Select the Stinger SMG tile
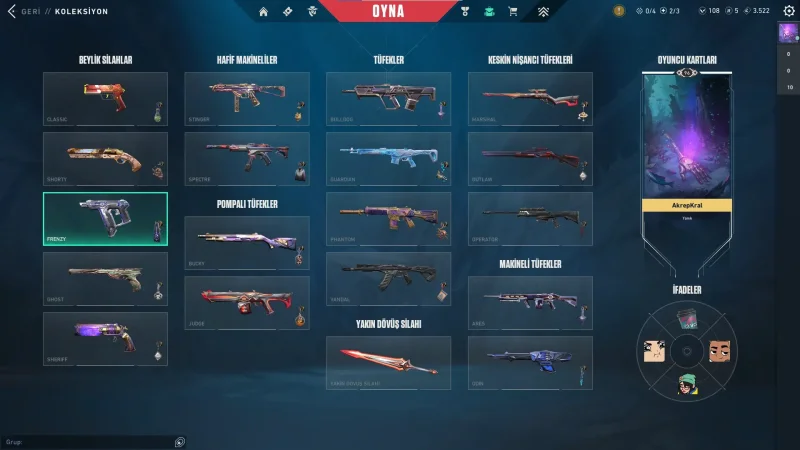This screenshot has width=800, height=450. (x=247, y=99)
